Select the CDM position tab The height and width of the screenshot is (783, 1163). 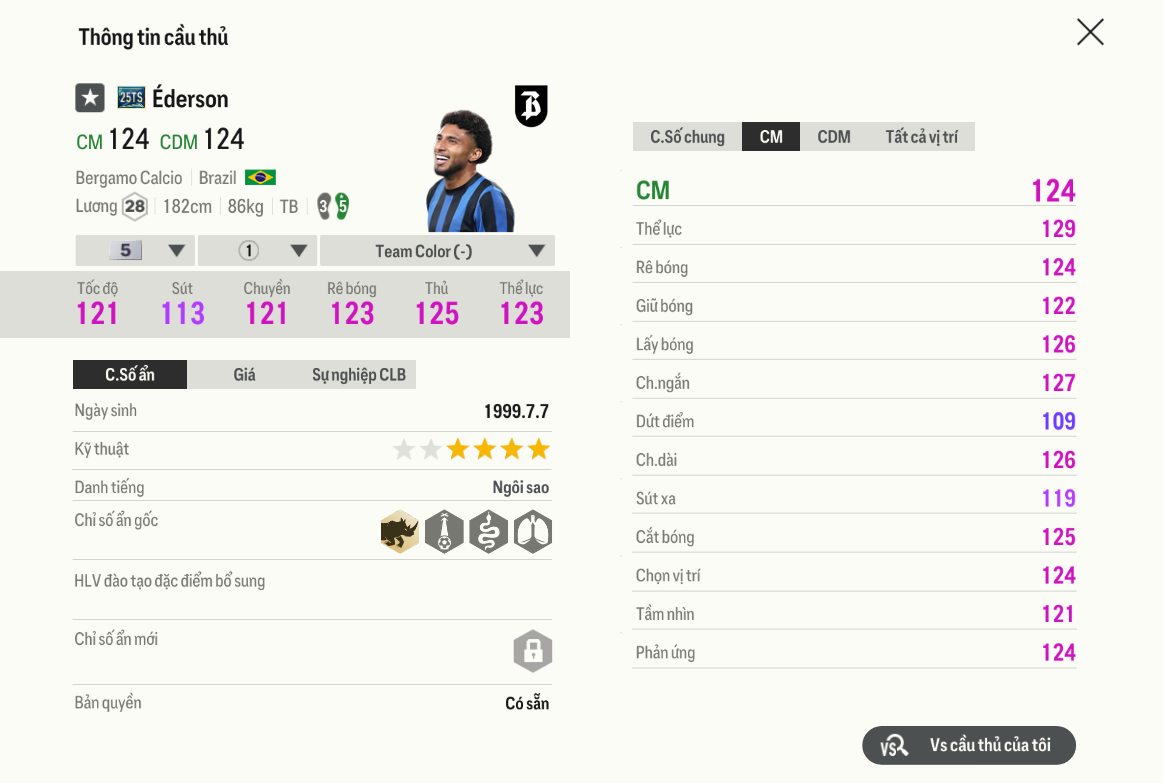(x=834, y=137)
